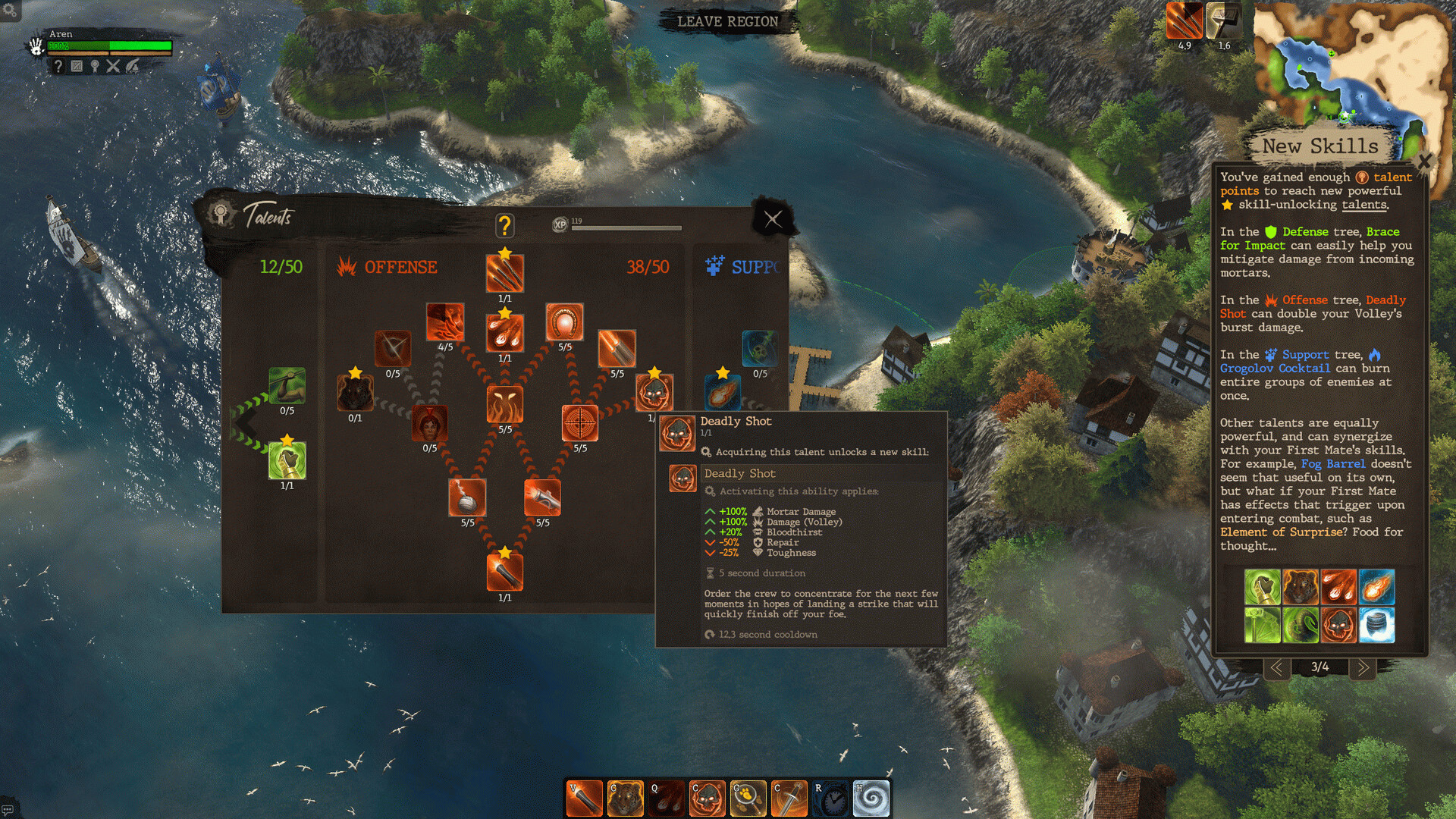
Task: Dismiss the New Skills panel
Action: point(1423,162)
